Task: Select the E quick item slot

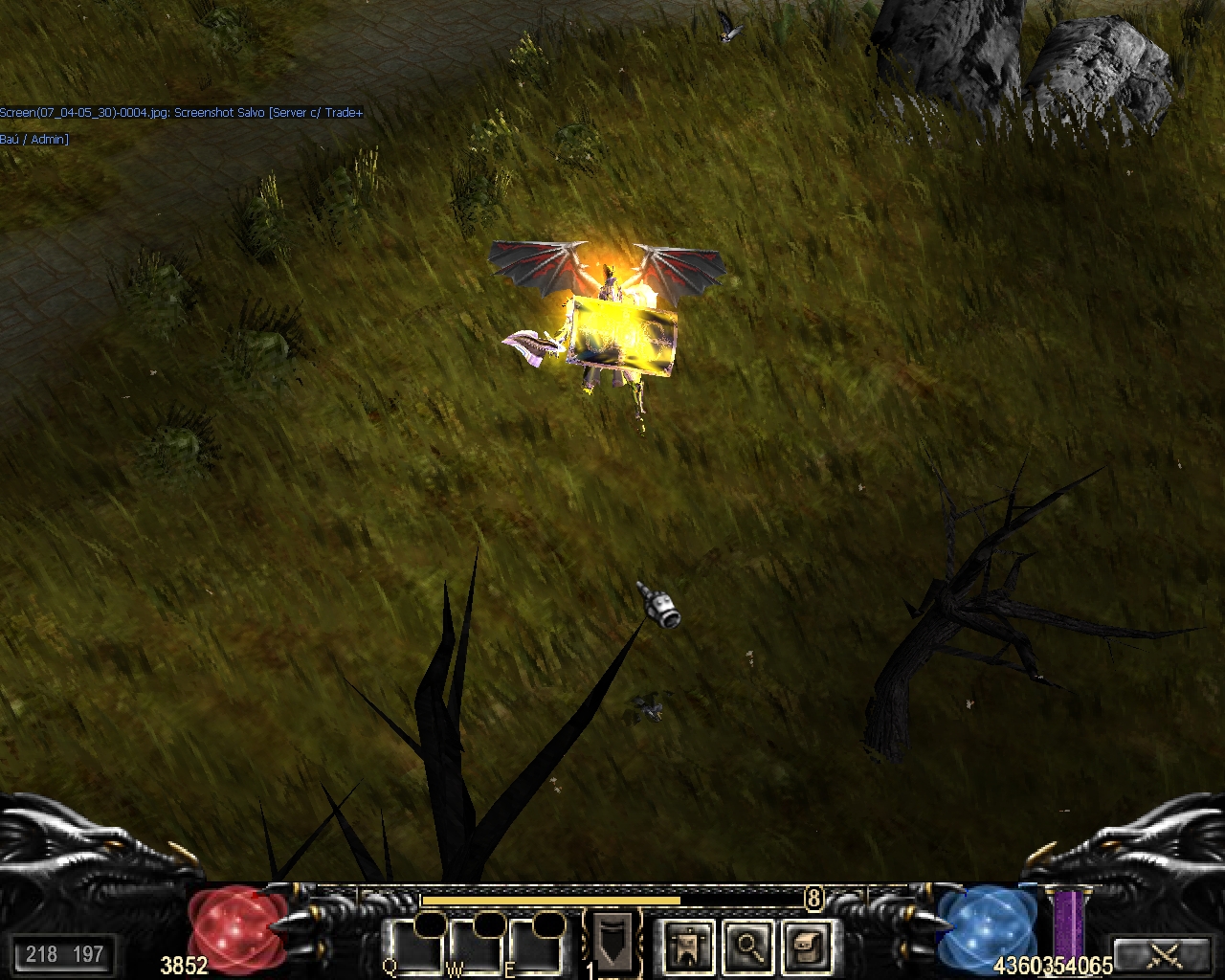Action: pyautogui.click(x=536, y=946)
